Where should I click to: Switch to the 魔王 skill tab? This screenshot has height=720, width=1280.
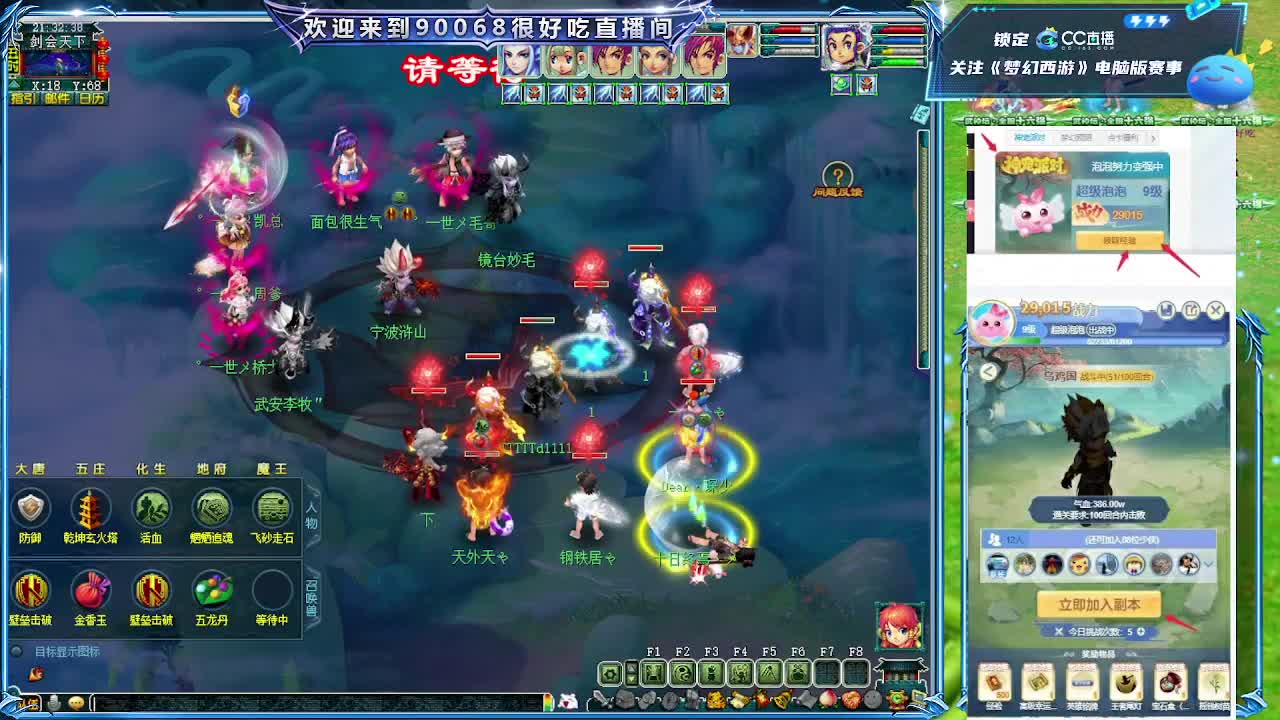(x=272, y=470)
